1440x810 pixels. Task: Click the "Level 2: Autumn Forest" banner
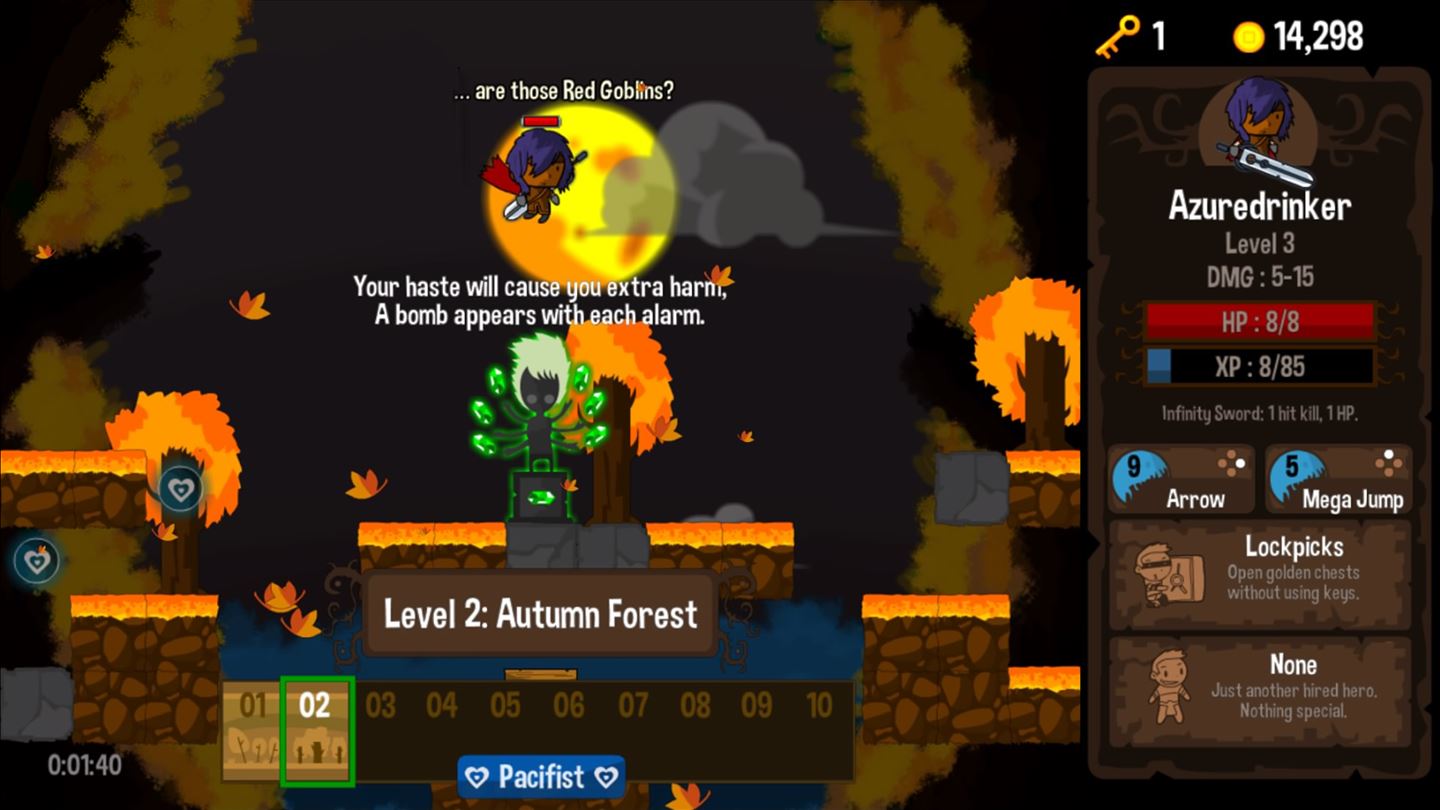[540, 616]
